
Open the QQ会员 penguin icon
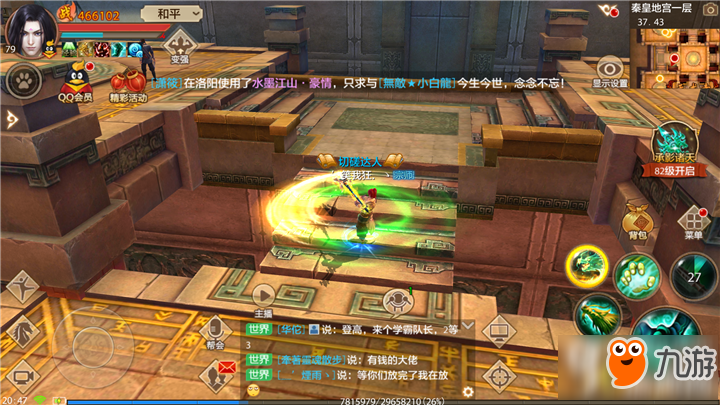click(x=74, y=81)
